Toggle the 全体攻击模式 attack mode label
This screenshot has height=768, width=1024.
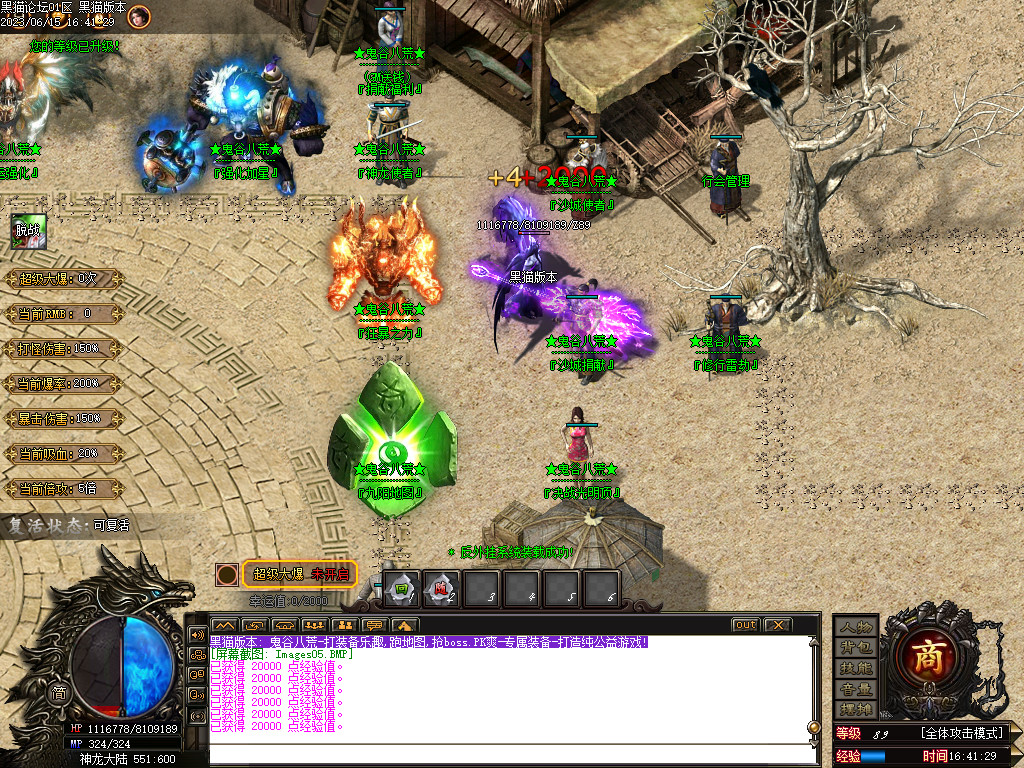pos(965,733)
